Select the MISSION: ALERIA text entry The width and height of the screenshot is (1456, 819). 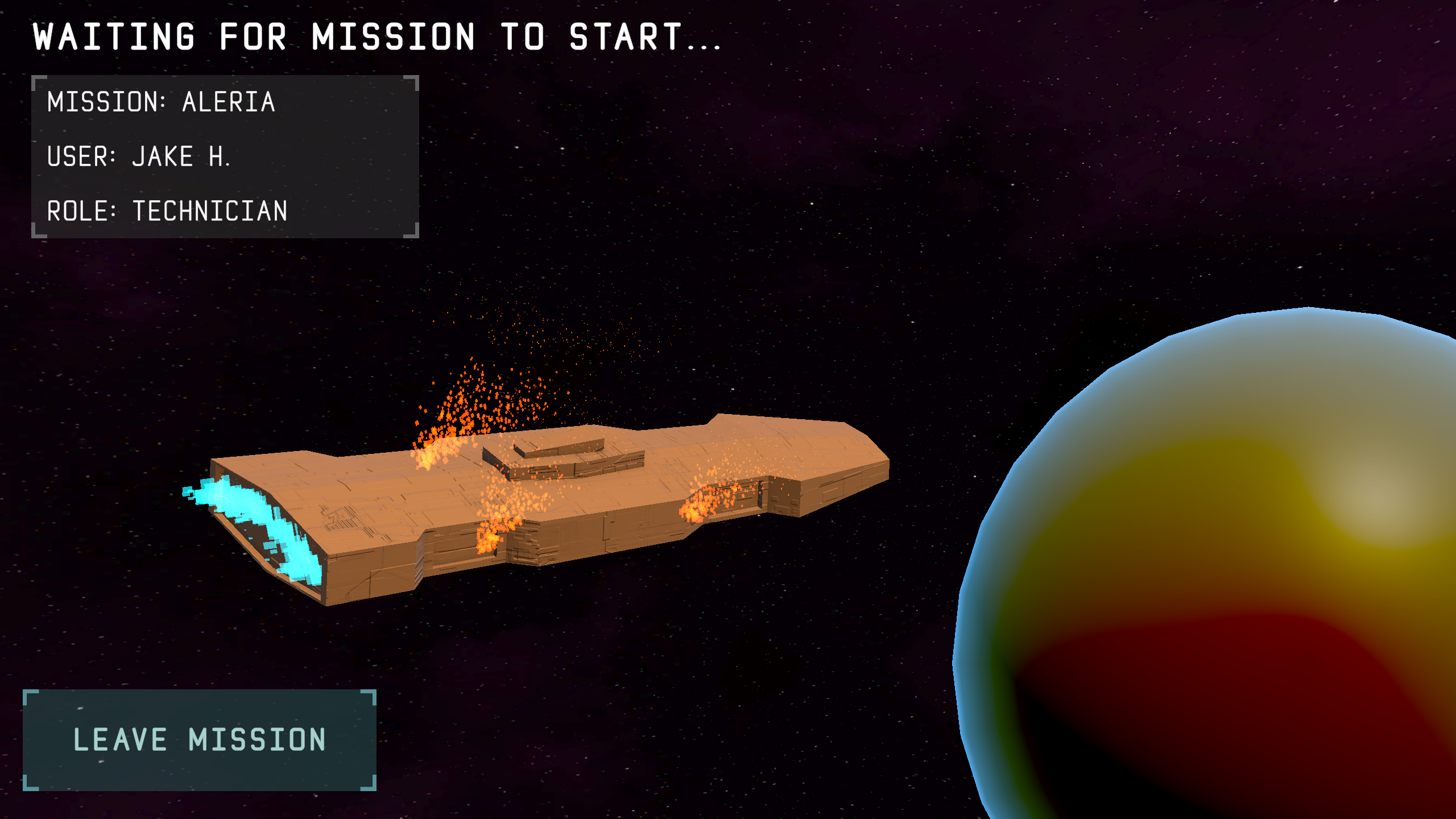point(161,104)
